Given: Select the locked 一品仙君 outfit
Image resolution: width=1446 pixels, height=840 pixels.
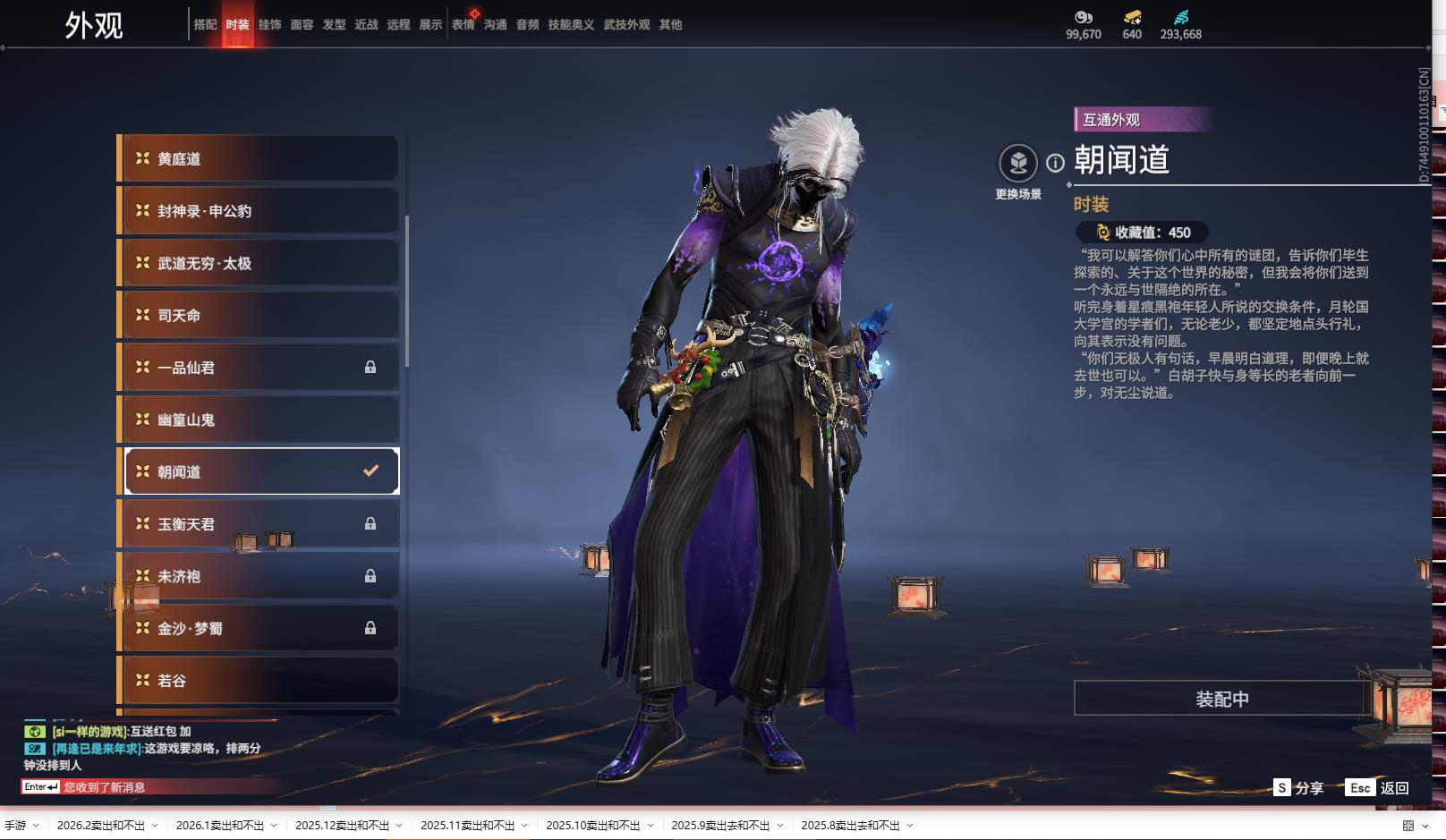Looking at the screenshot, I should click(x=259, y=368).
